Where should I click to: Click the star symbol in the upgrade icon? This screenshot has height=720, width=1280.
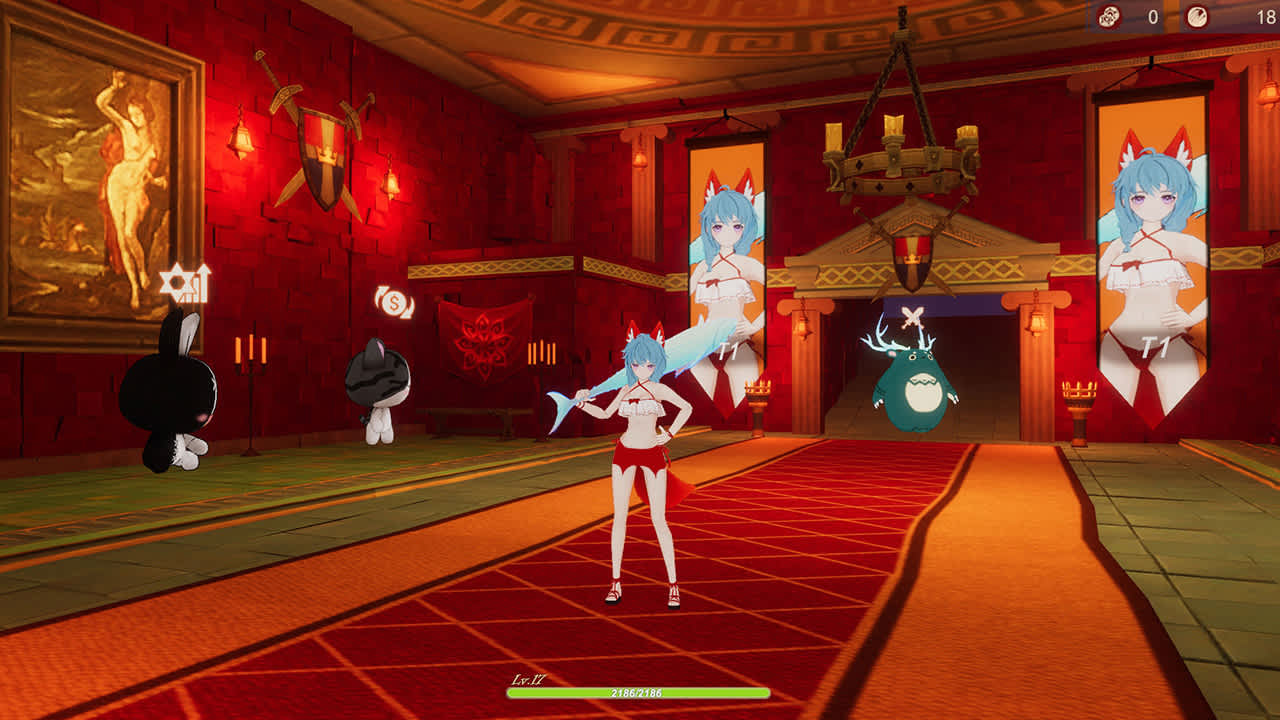point(177,287)
